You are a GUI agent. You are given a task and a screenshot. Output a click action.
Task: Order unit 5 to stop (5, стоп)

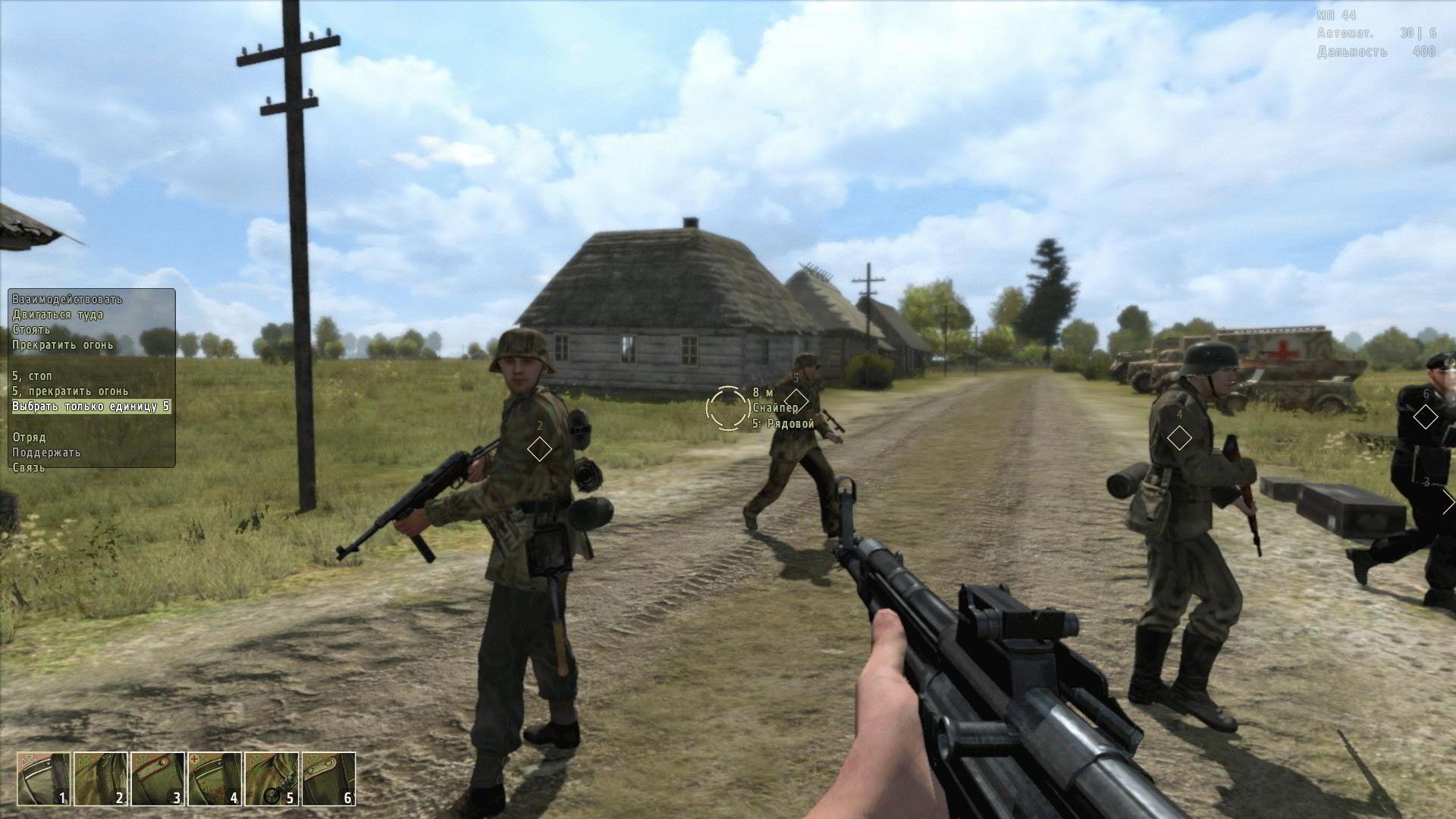[32, 376]
